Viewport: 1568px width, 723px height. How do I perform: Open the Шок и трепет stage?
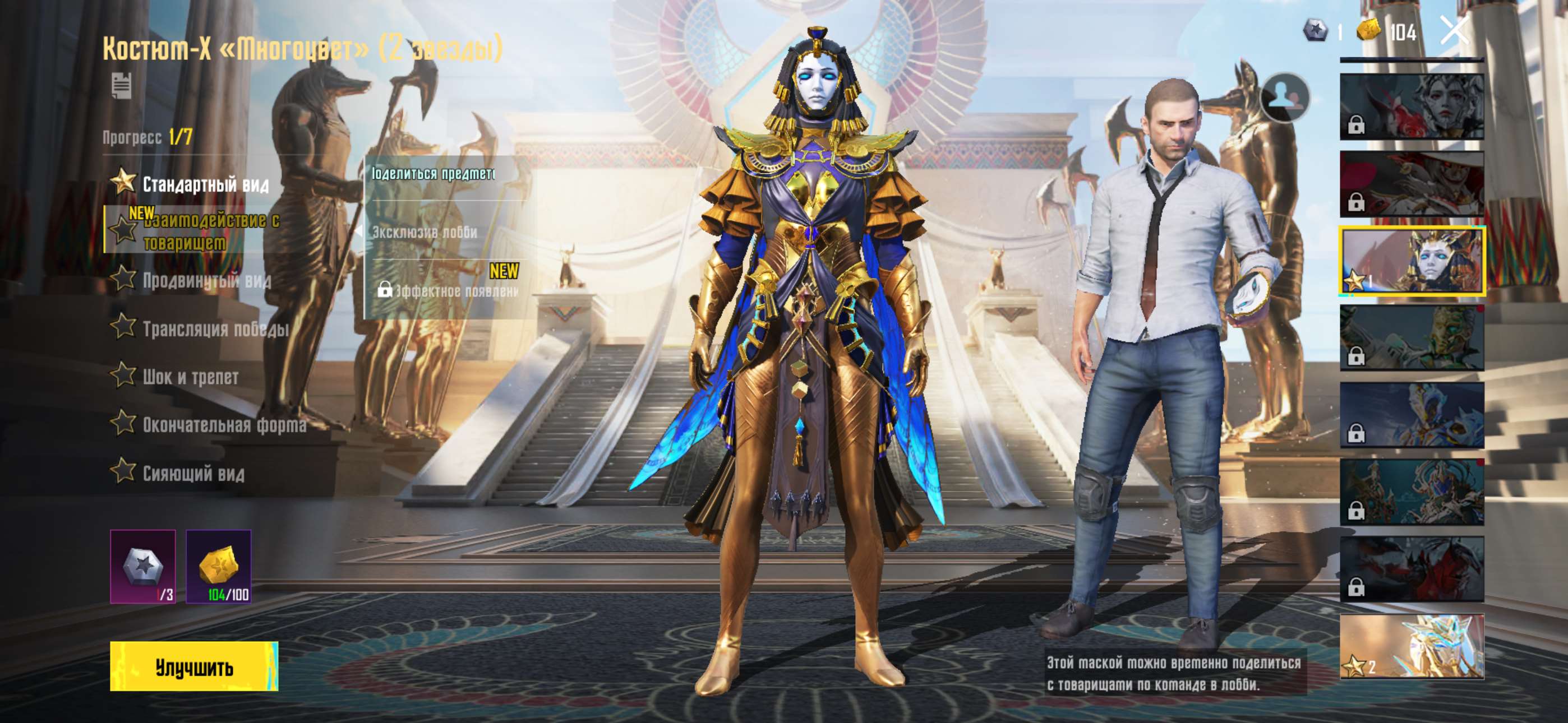190,377
